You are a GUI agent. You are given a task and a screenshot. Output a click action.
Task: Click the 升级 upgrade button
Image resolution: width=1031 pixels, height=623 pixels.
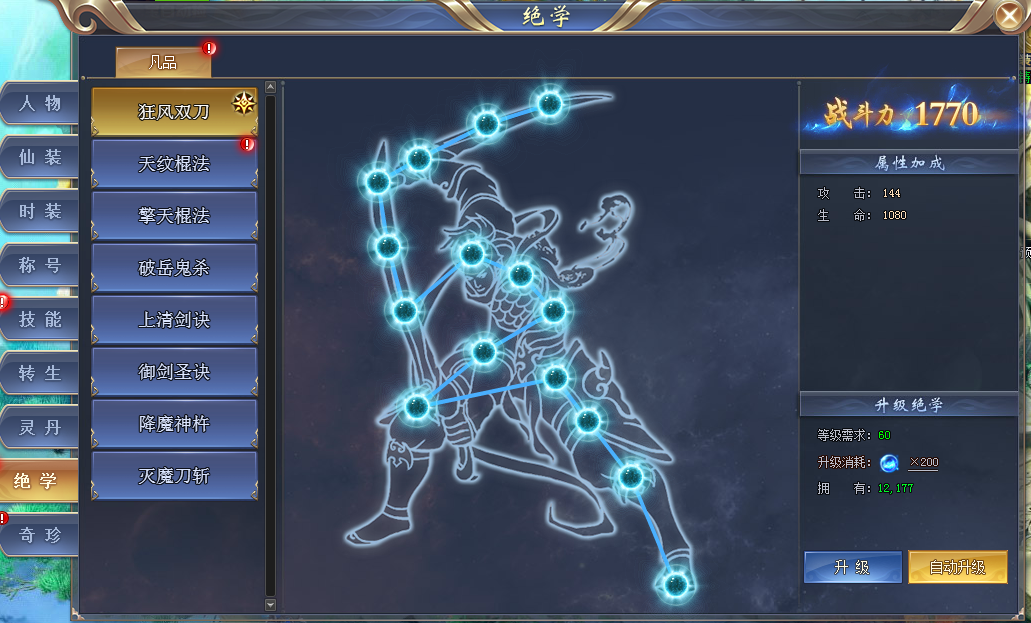(x=852, y=567)
